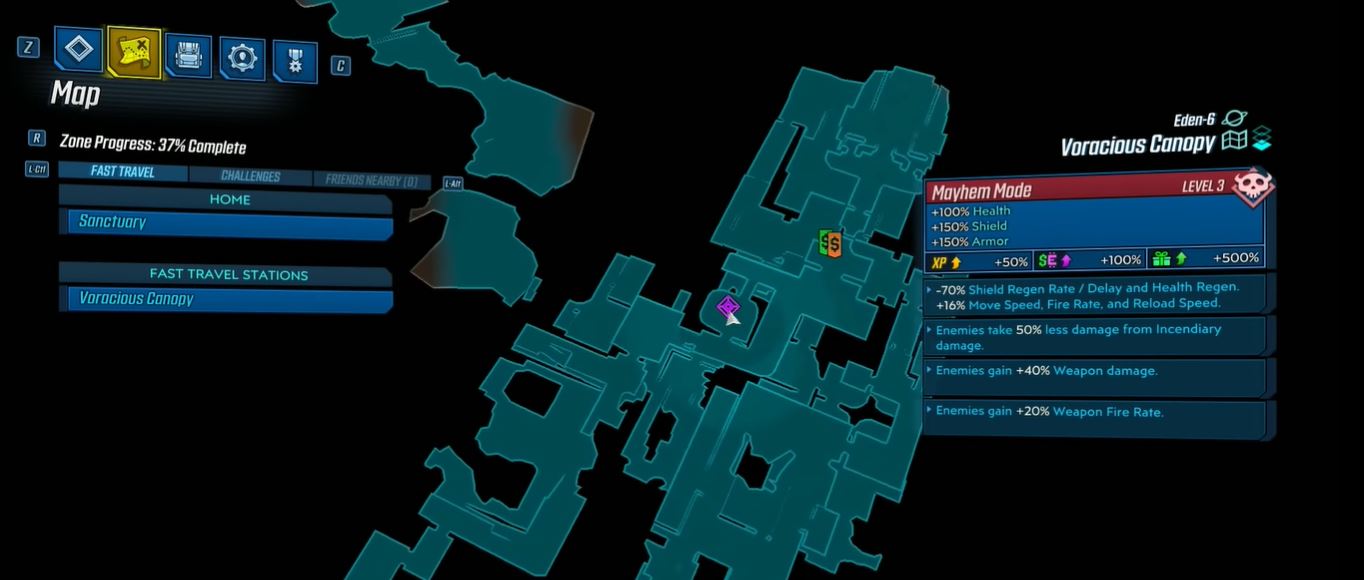Show the Challenges tab
This screenshot has height=580, width=1364.
250,176
